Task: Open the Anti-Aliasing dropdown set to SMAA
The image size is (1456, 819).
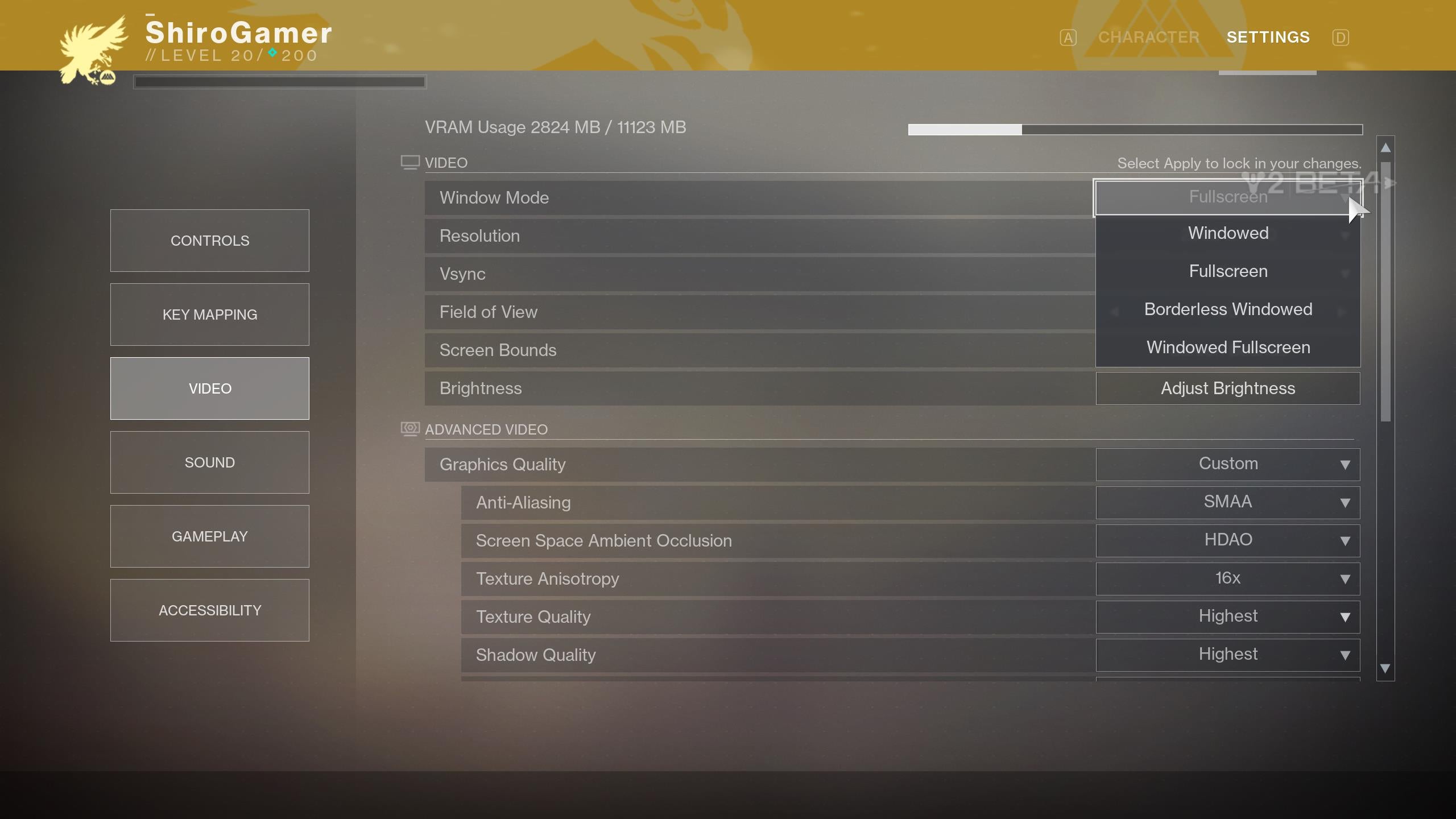Action: pyautogui.click(x=1227, y=502)
